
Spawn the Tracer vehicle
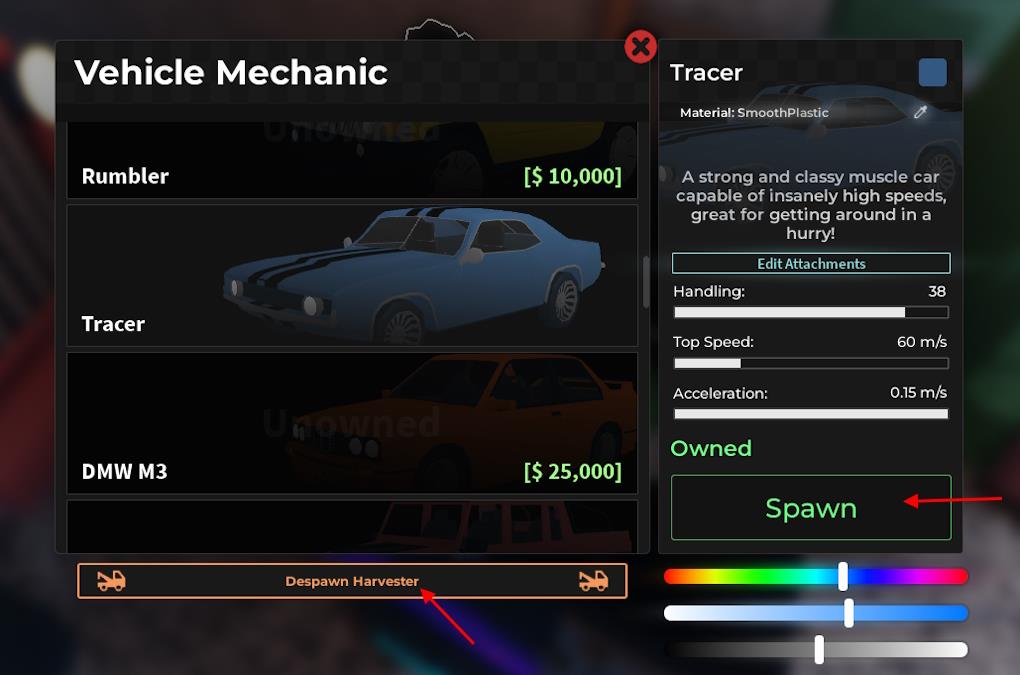(810, 508)
